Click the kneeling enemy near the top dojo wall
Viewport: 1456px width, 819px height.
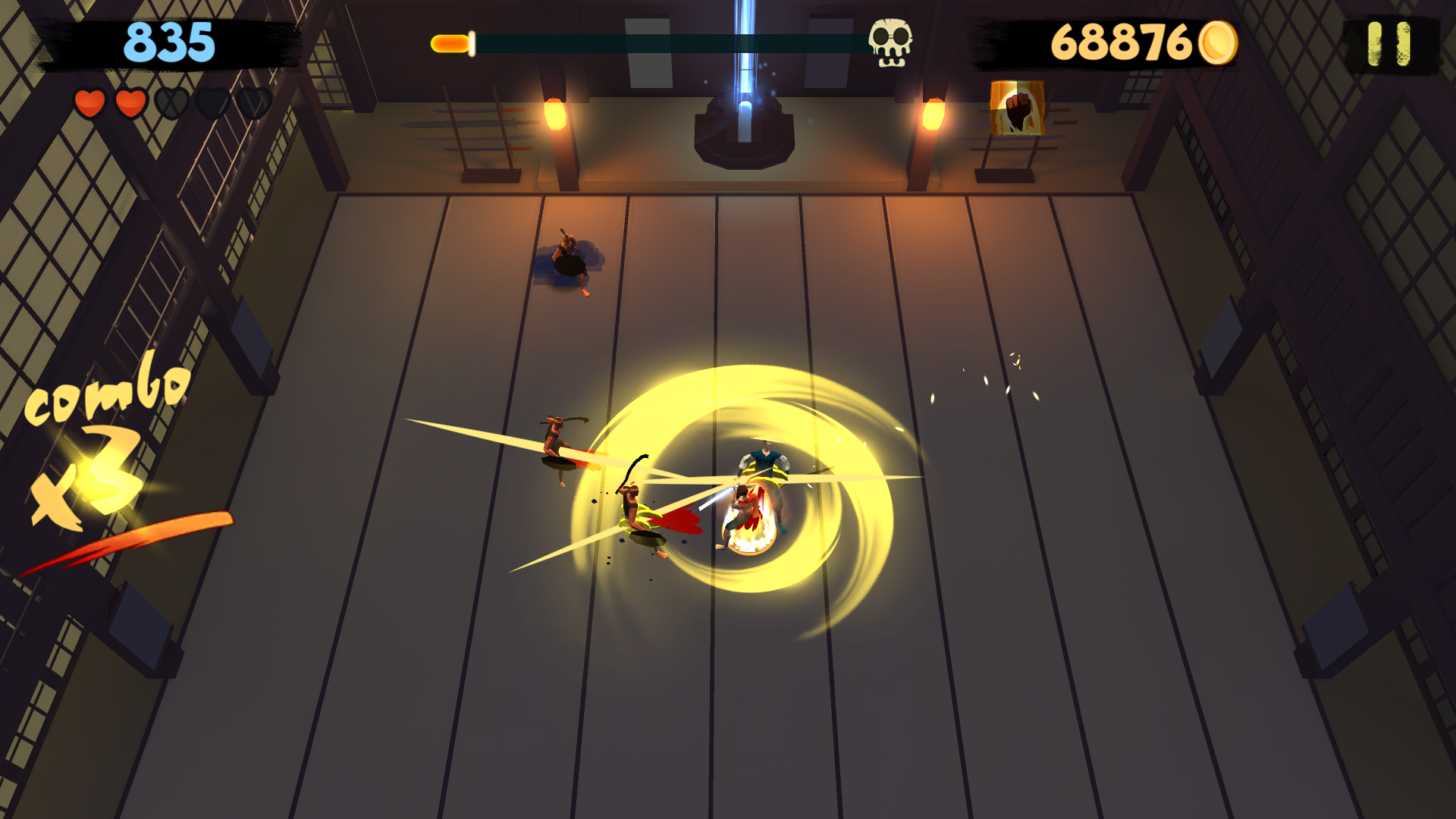(x=569, y=262)
